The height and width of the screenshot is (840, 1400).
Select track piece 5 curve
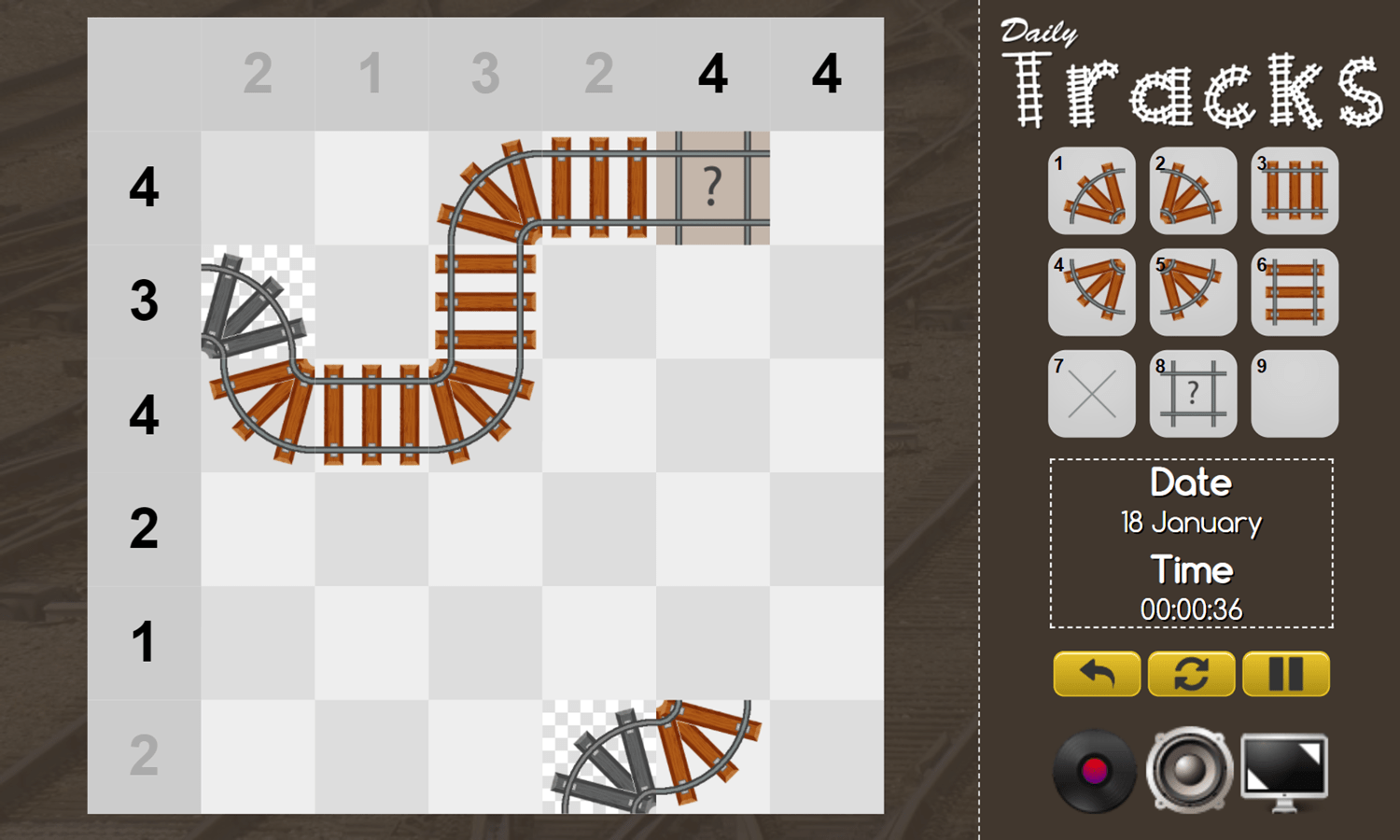tap(1194, 291)
